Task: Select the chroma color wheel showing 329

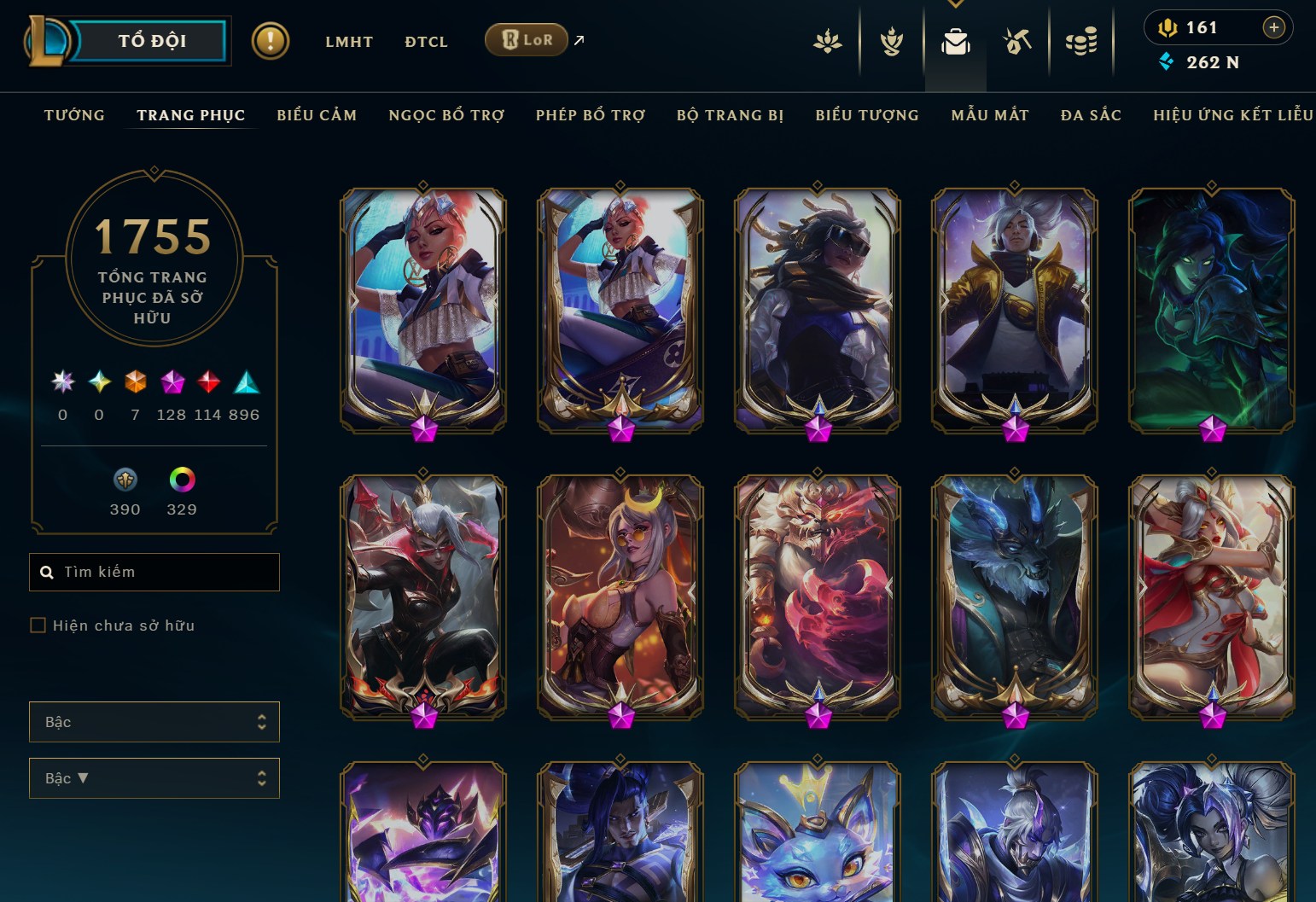Action: 183,480
